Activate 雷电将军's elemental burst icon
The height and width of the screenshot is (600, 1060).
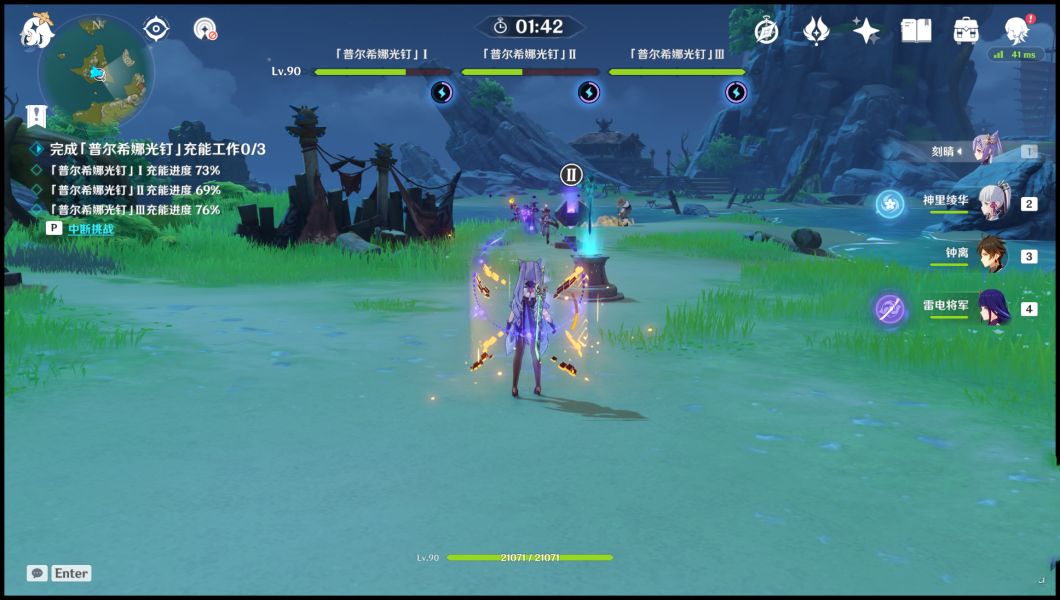pos(889,309)
